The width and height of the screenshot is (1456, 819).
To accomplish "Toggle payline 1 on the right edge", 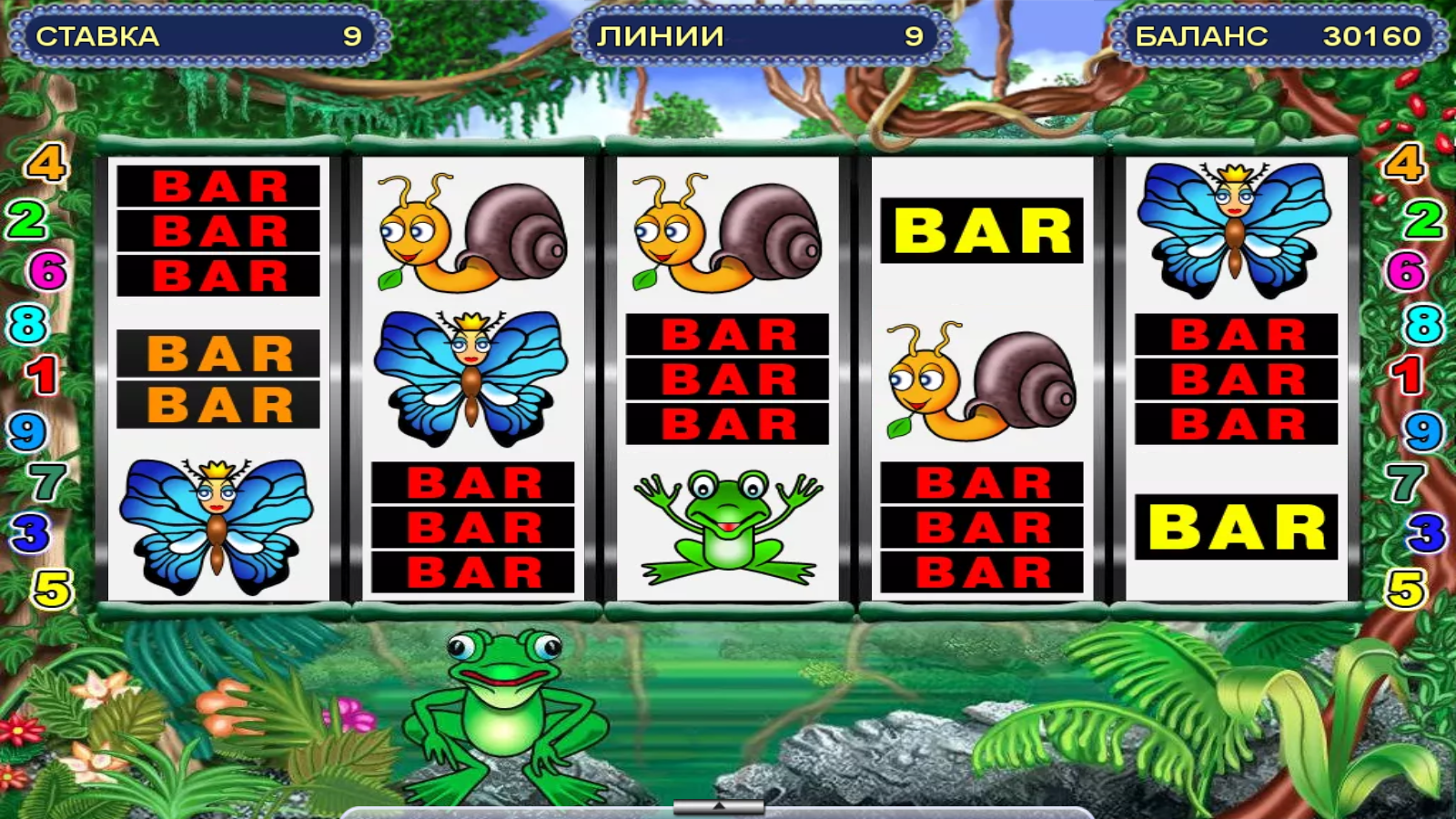I will [x=1408, y=375].
